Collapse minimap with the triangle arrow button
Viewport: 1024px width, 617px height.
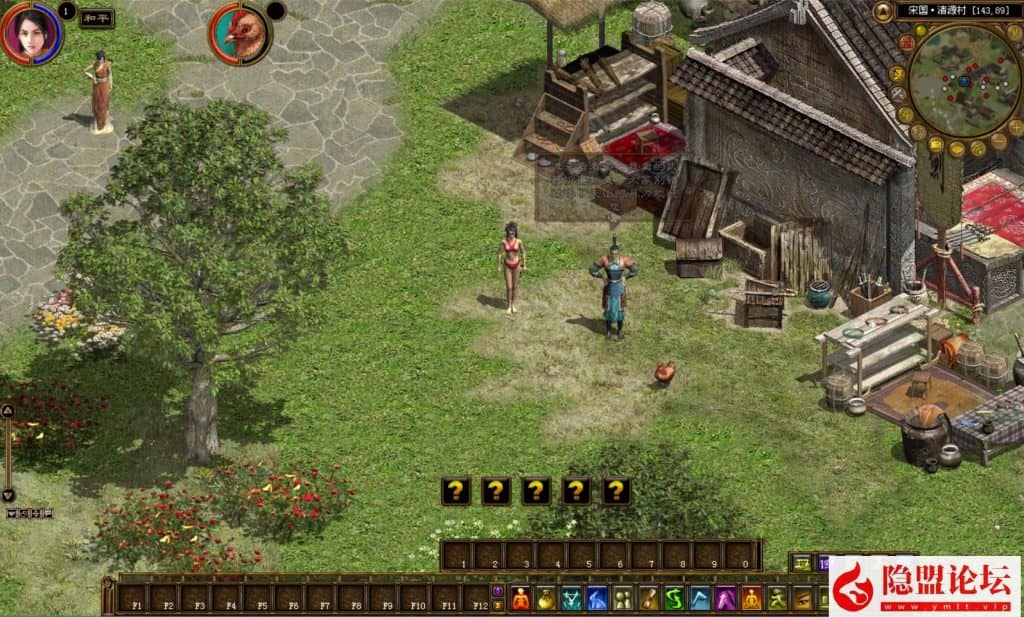(883, 12)
